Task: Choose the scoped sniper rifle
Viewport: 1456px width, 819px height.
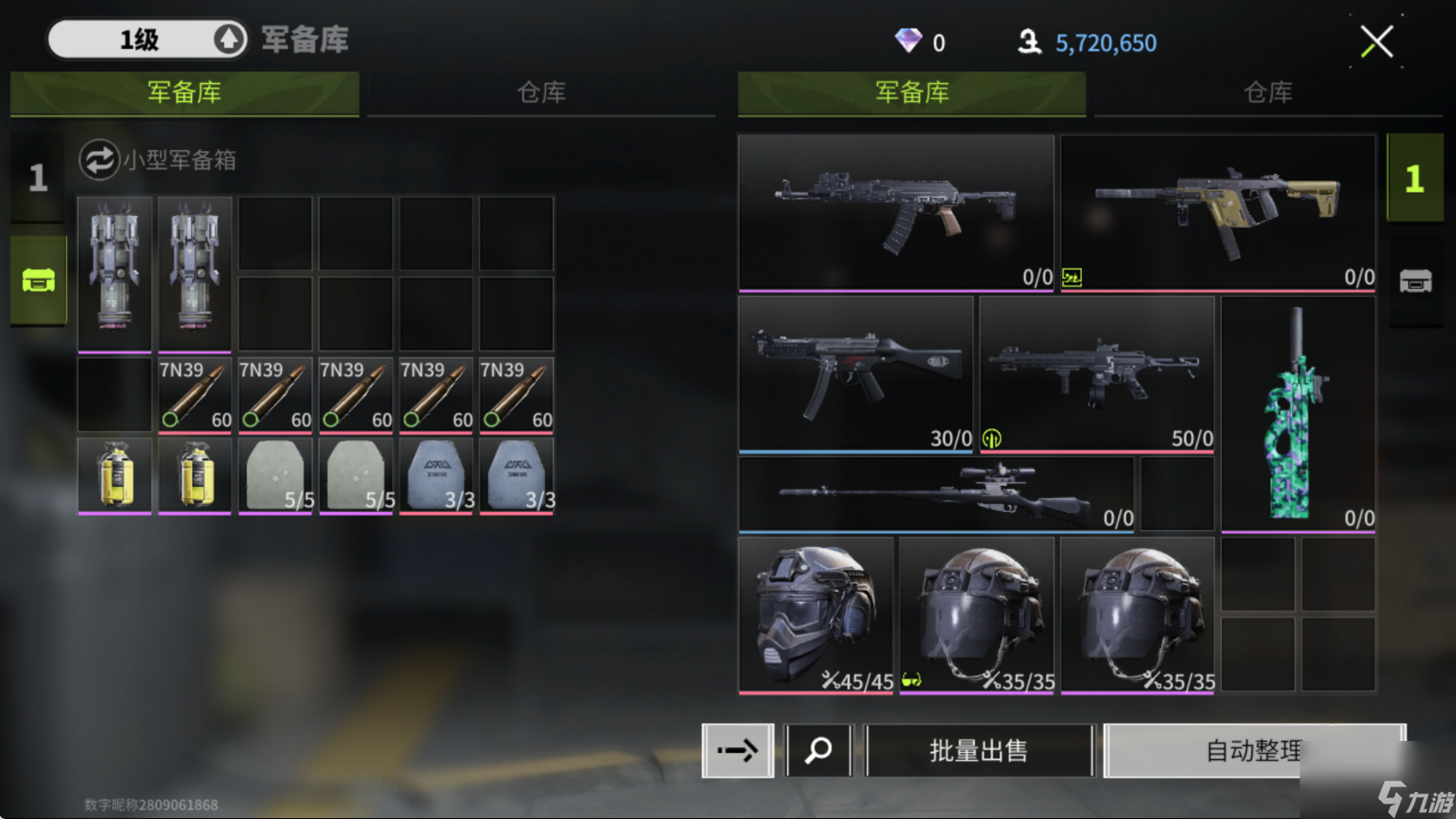Action: pyautogui.click(x=935, y=494)
